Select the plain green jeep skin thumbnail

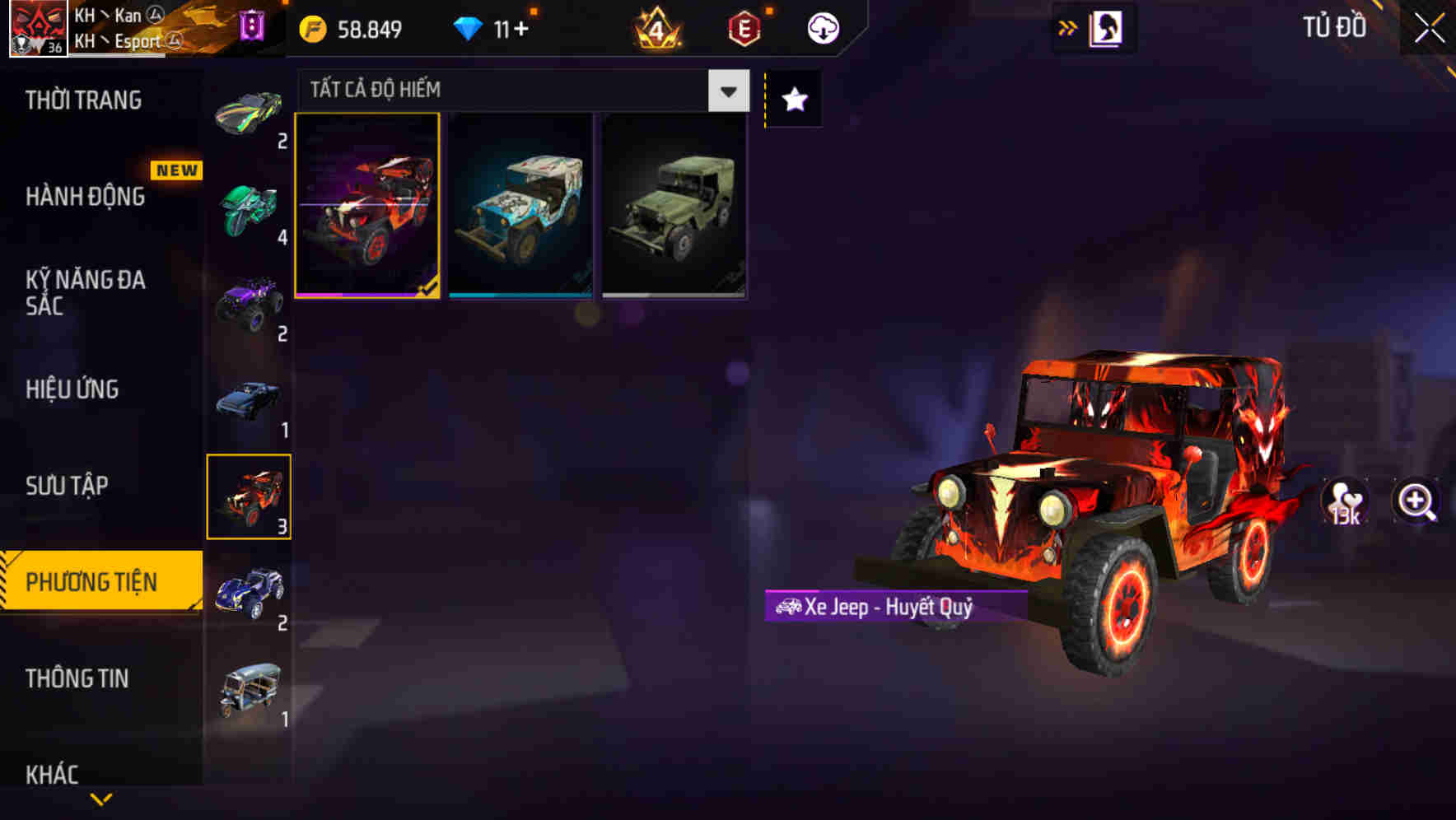coord(674,204)
